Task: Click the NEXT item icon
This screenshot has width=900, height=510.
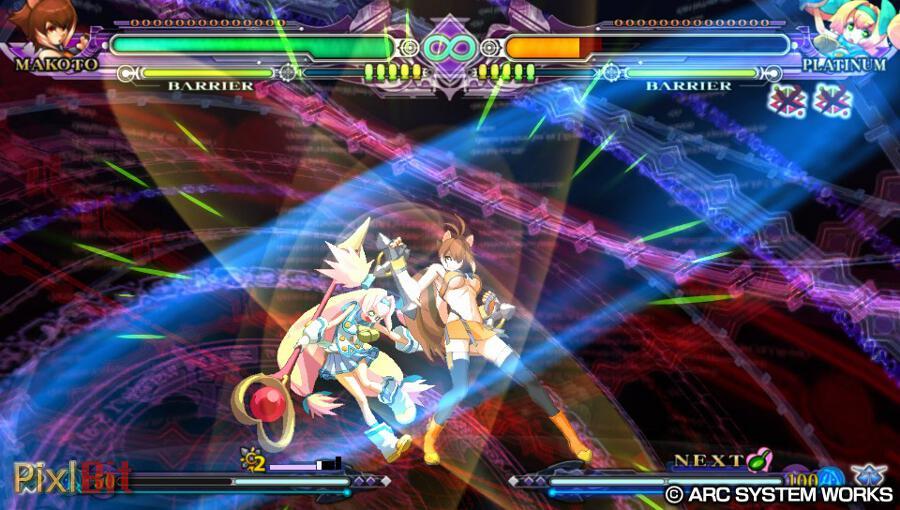Action: [761, 461]
